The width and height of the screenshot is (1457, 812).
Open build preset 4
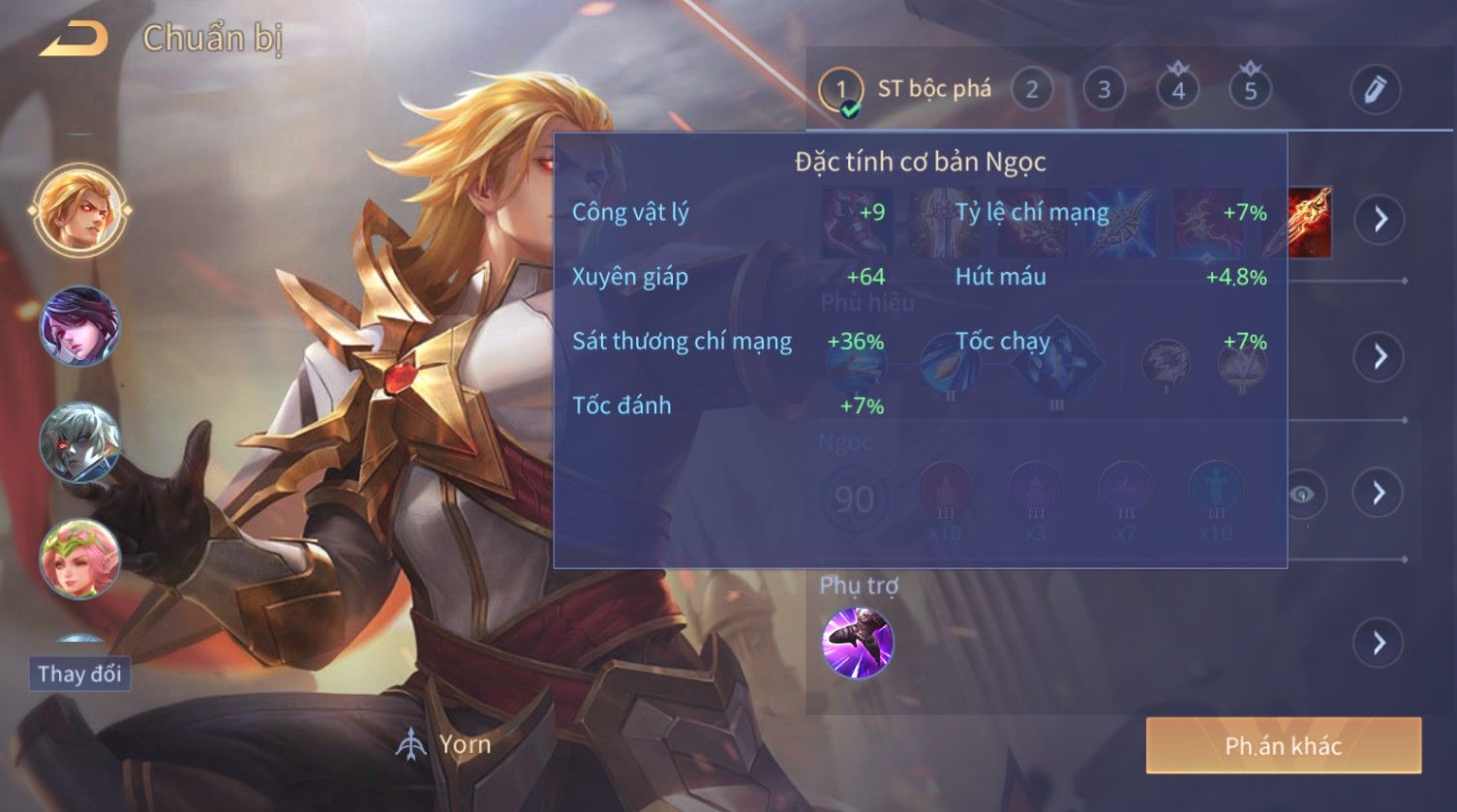tap(1178, 90)
